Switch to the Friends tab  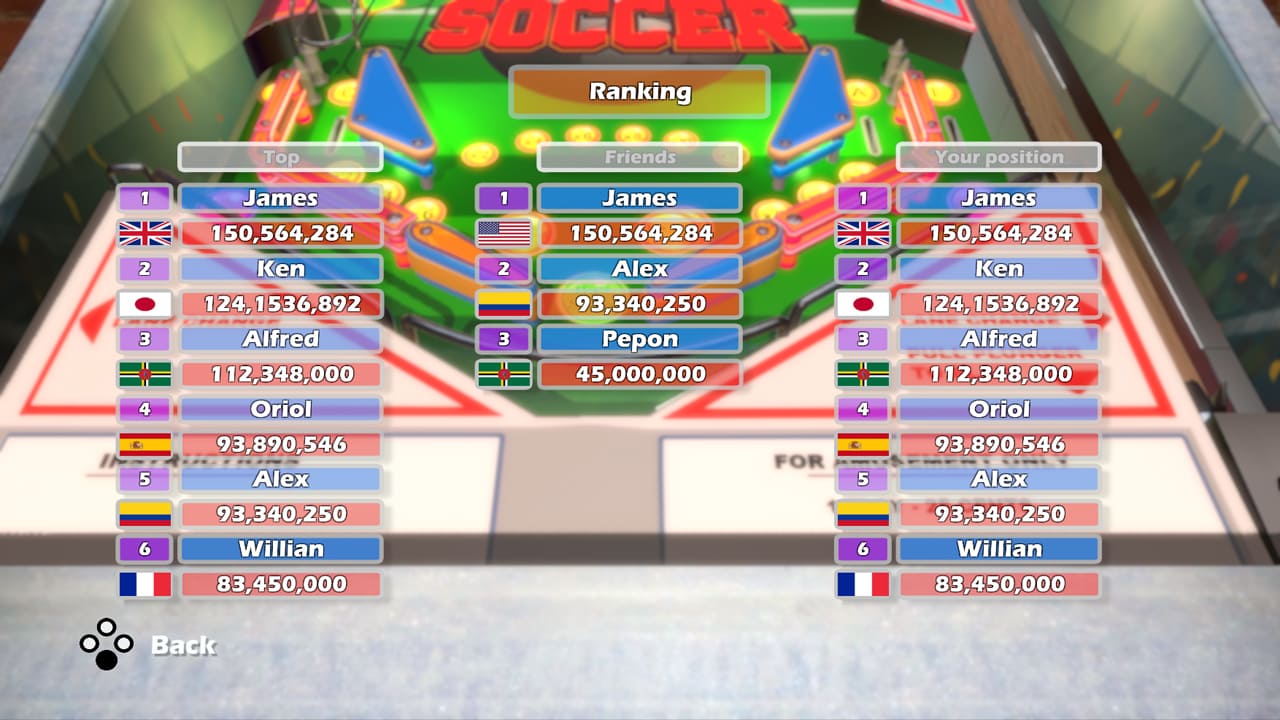[x=639, y=157]
